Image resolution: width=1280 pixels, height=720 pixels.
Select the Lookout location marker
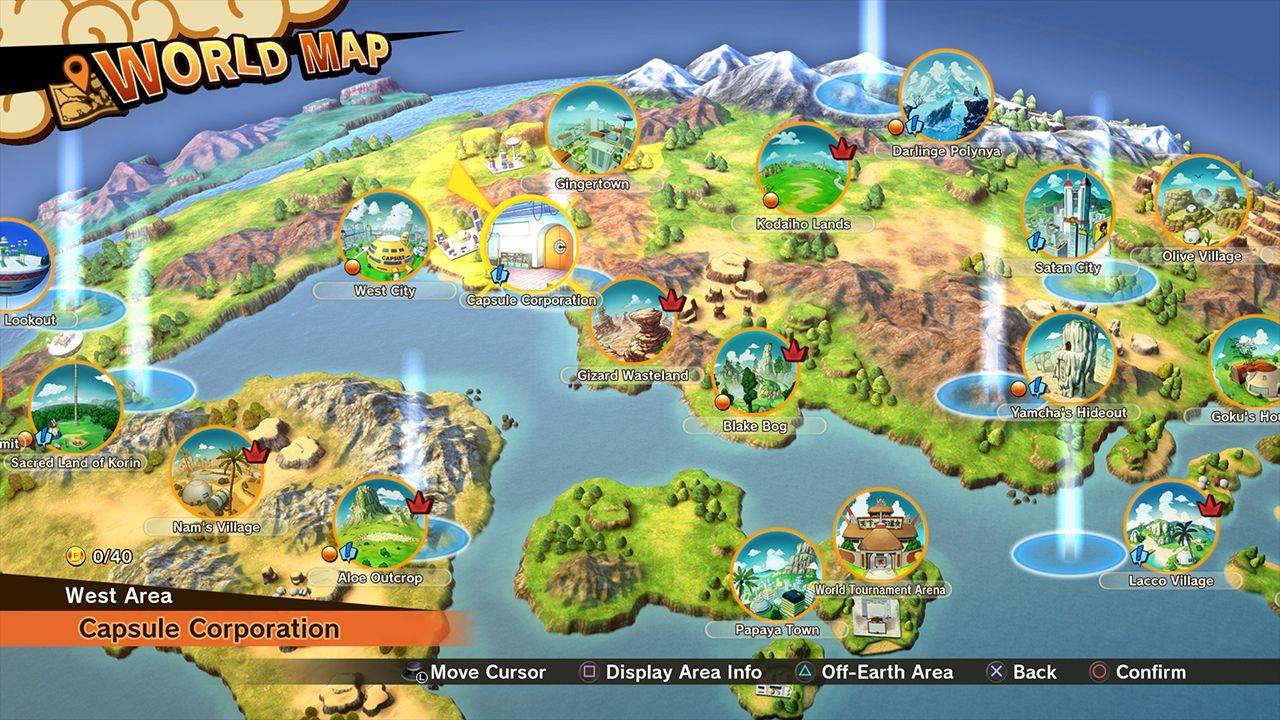(x=20, y=265)
